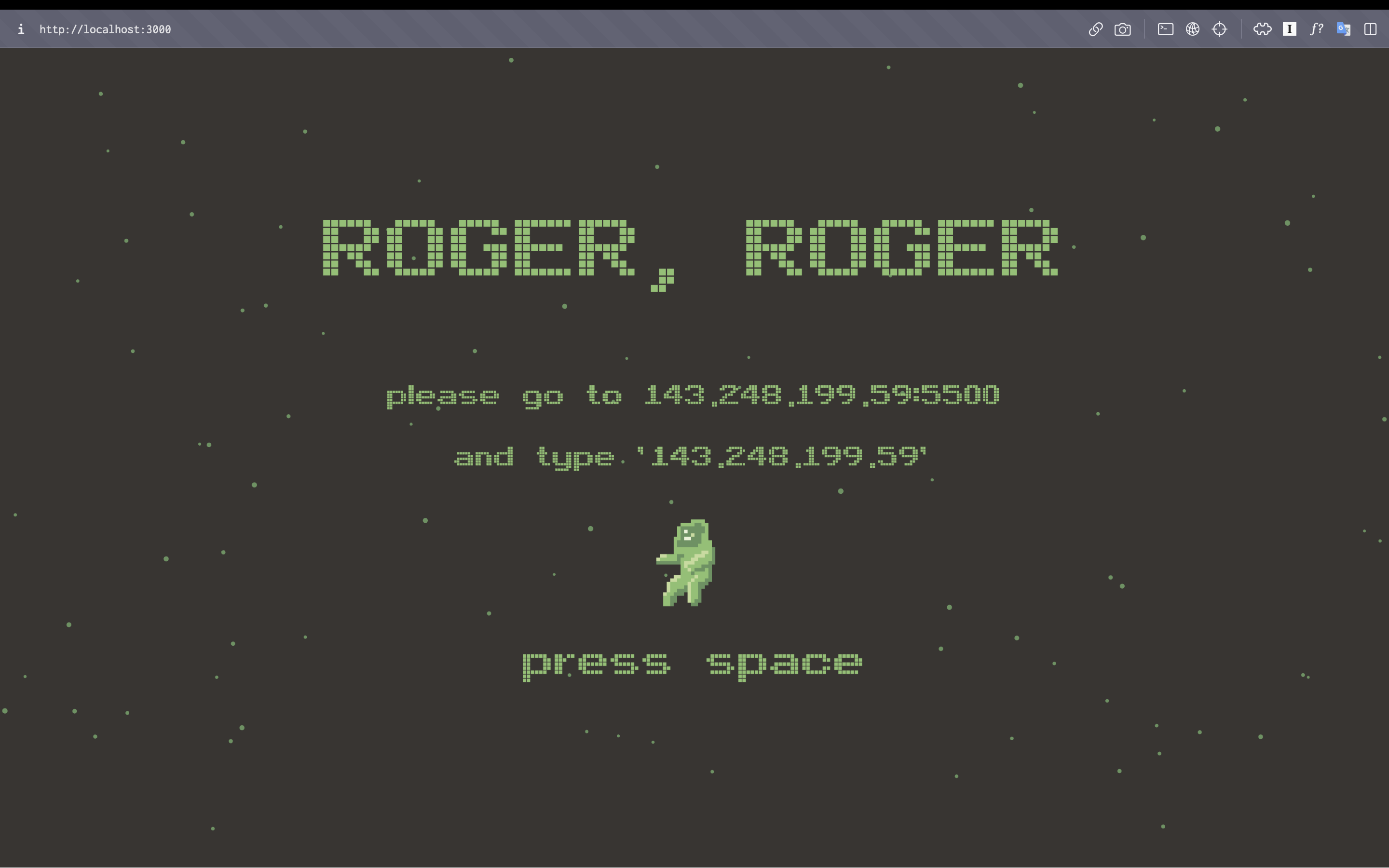Click the Instapaper 'I' icon
Screen dimensions: 1389x868
[1289, 29]
